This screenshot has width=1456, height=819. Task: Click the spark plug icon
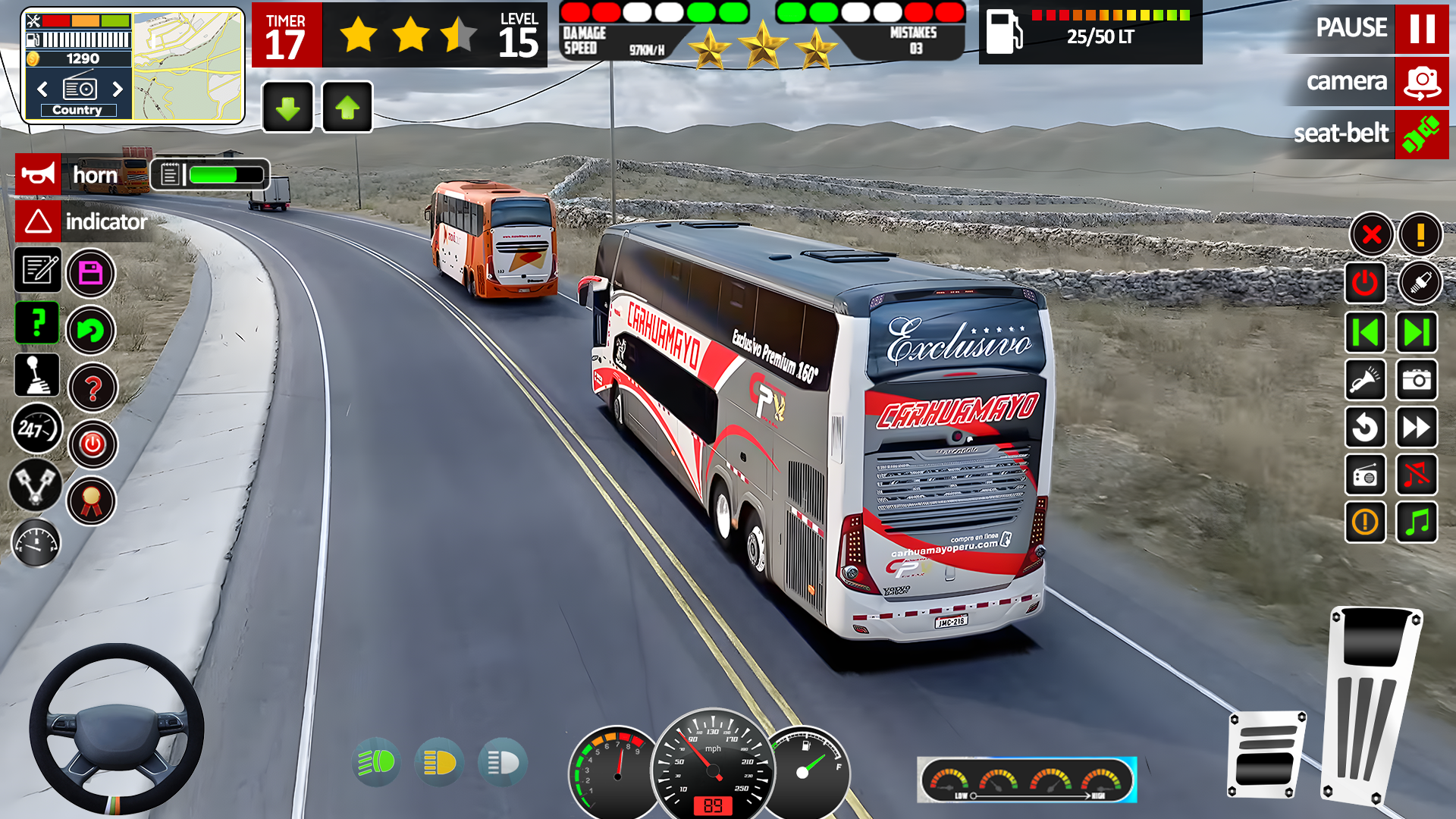pos(1422,283)
